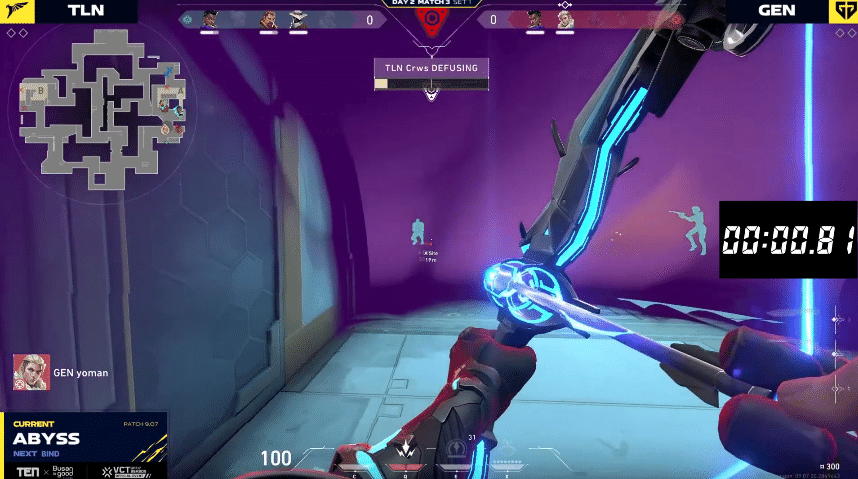The width and height of the screenshot is (858, 479).
Task: Click the TLN team logo
Action: [14, 10]
